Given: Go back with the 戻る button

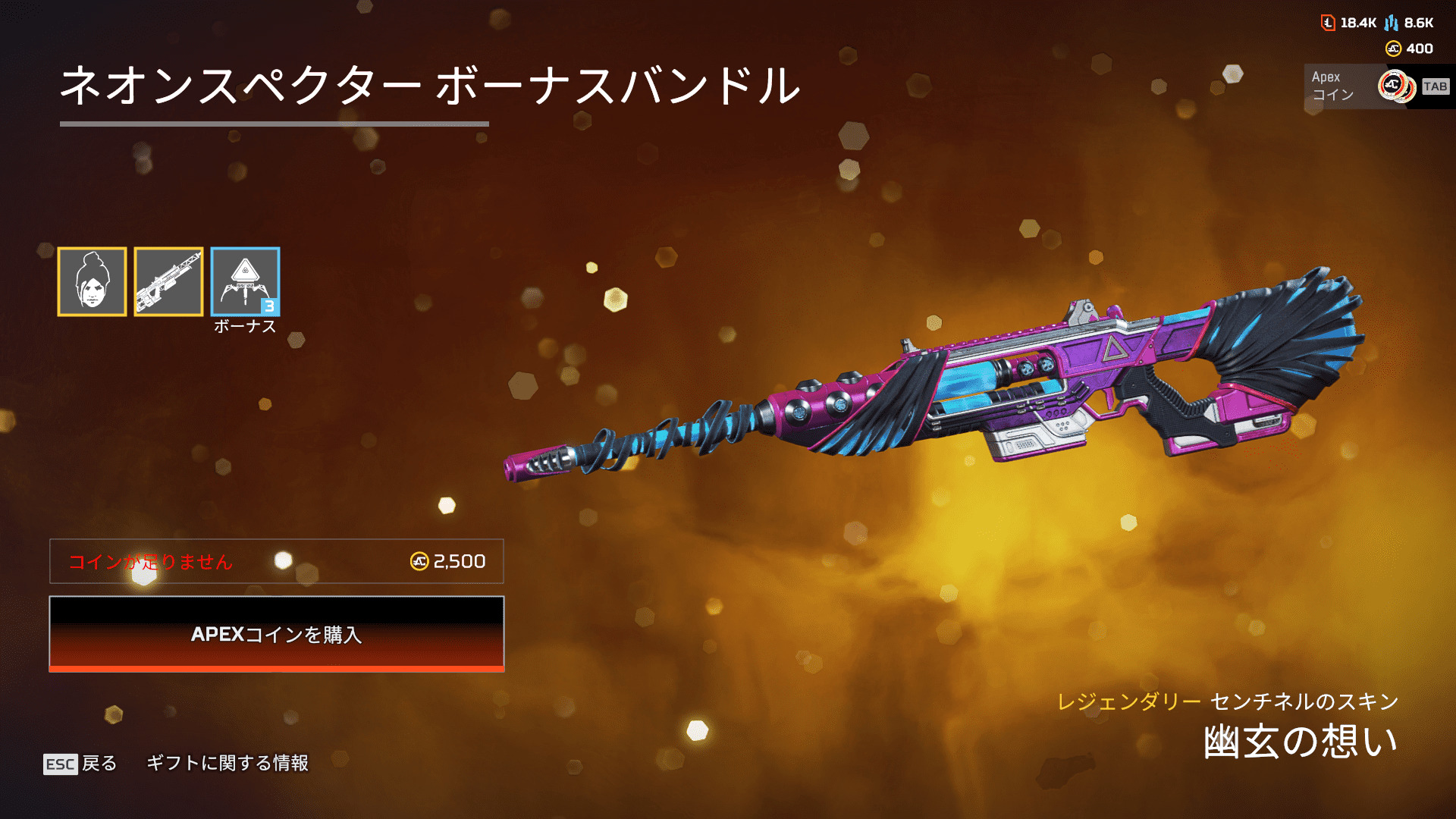Looking at the screenshot, I should 80,763.
